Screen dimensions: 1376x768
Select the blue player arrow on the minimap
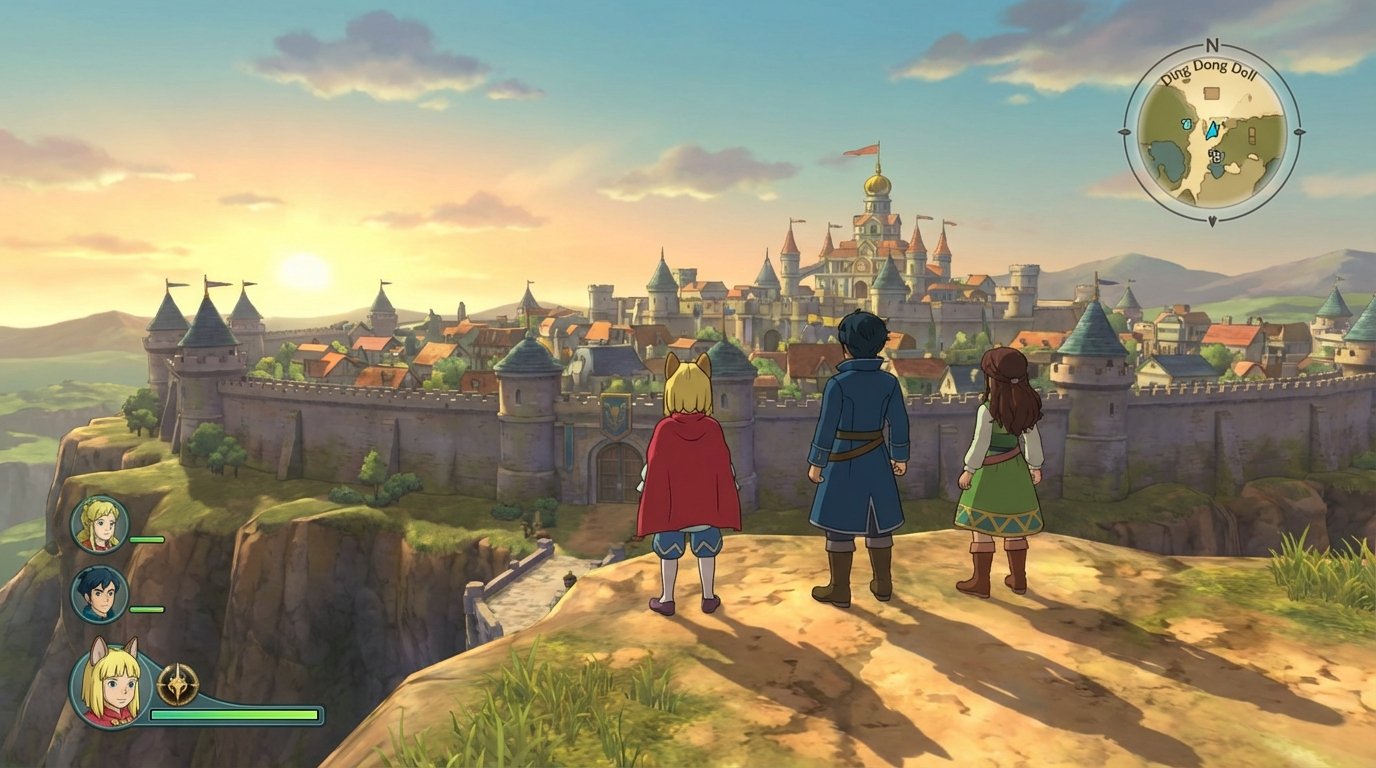(1212, 131)
